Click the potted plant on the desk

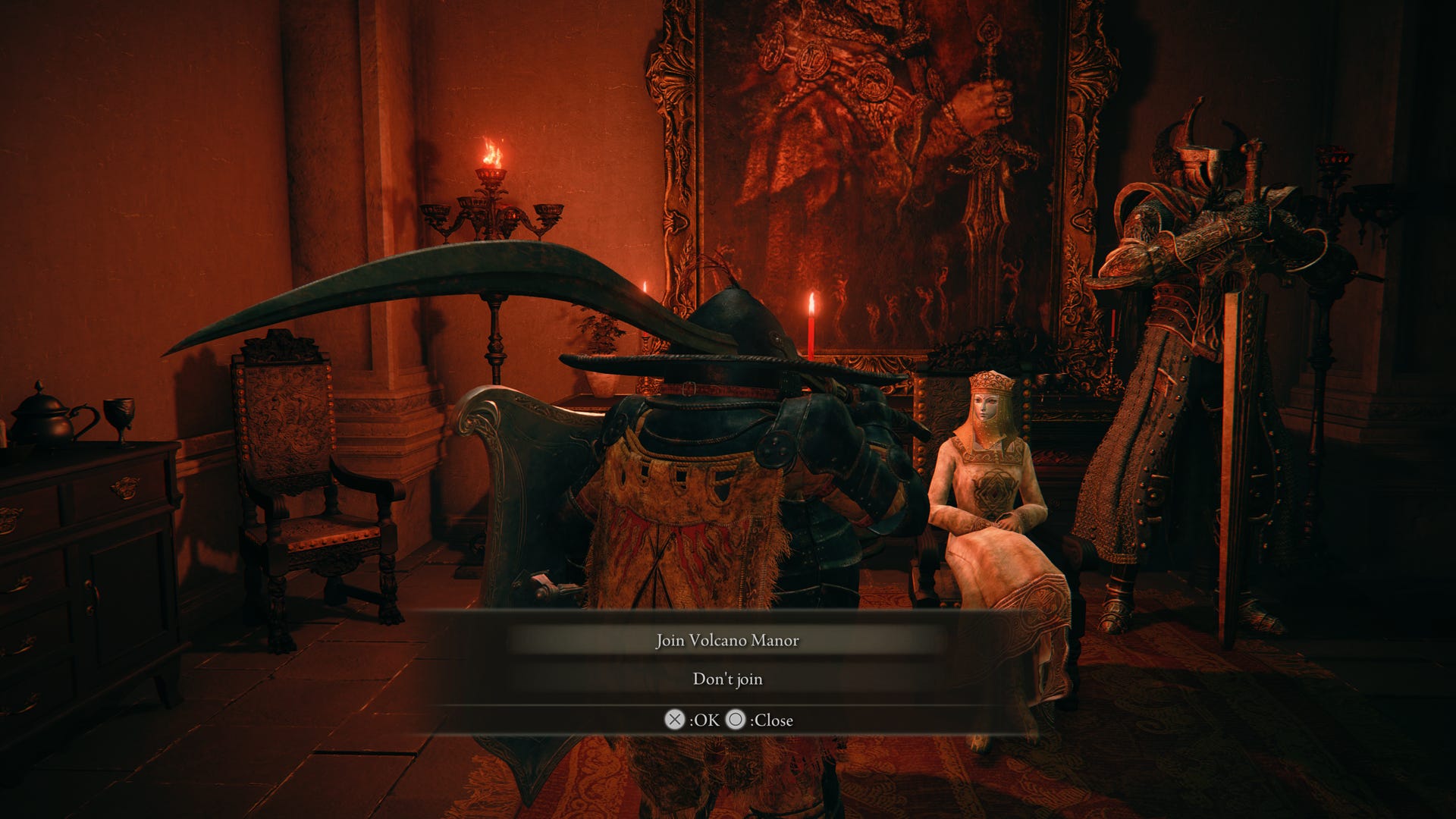pyautogui.click(x=599, y=349)
